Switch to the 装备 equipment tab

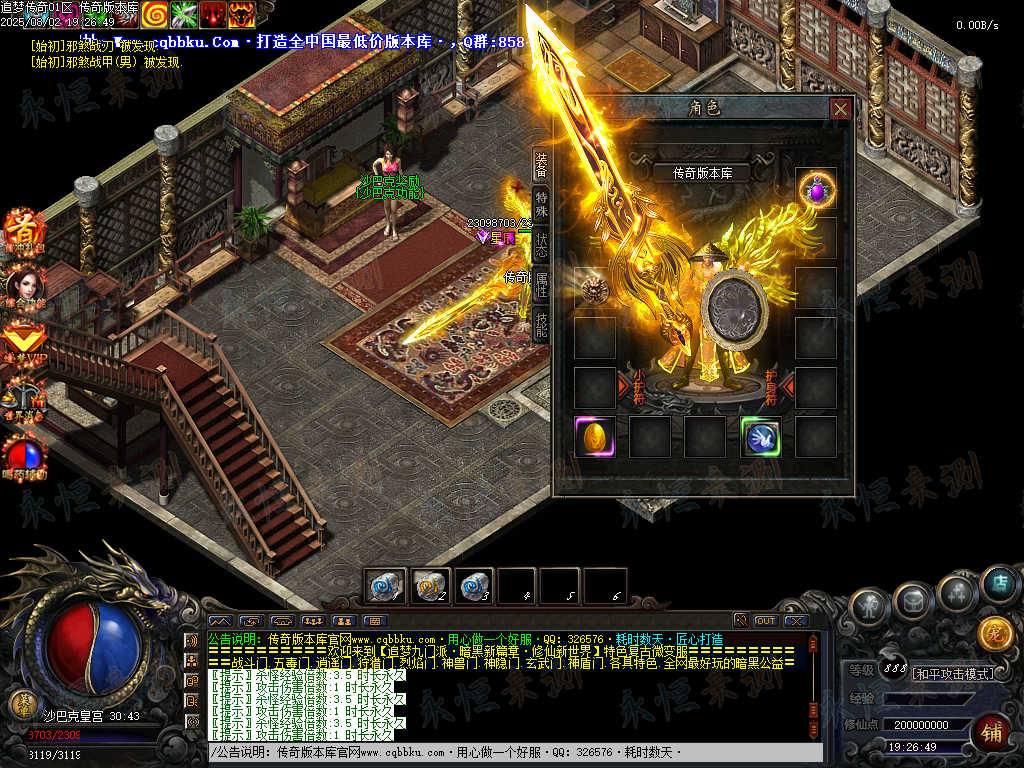pyautogui.click(x=541, y=163)
